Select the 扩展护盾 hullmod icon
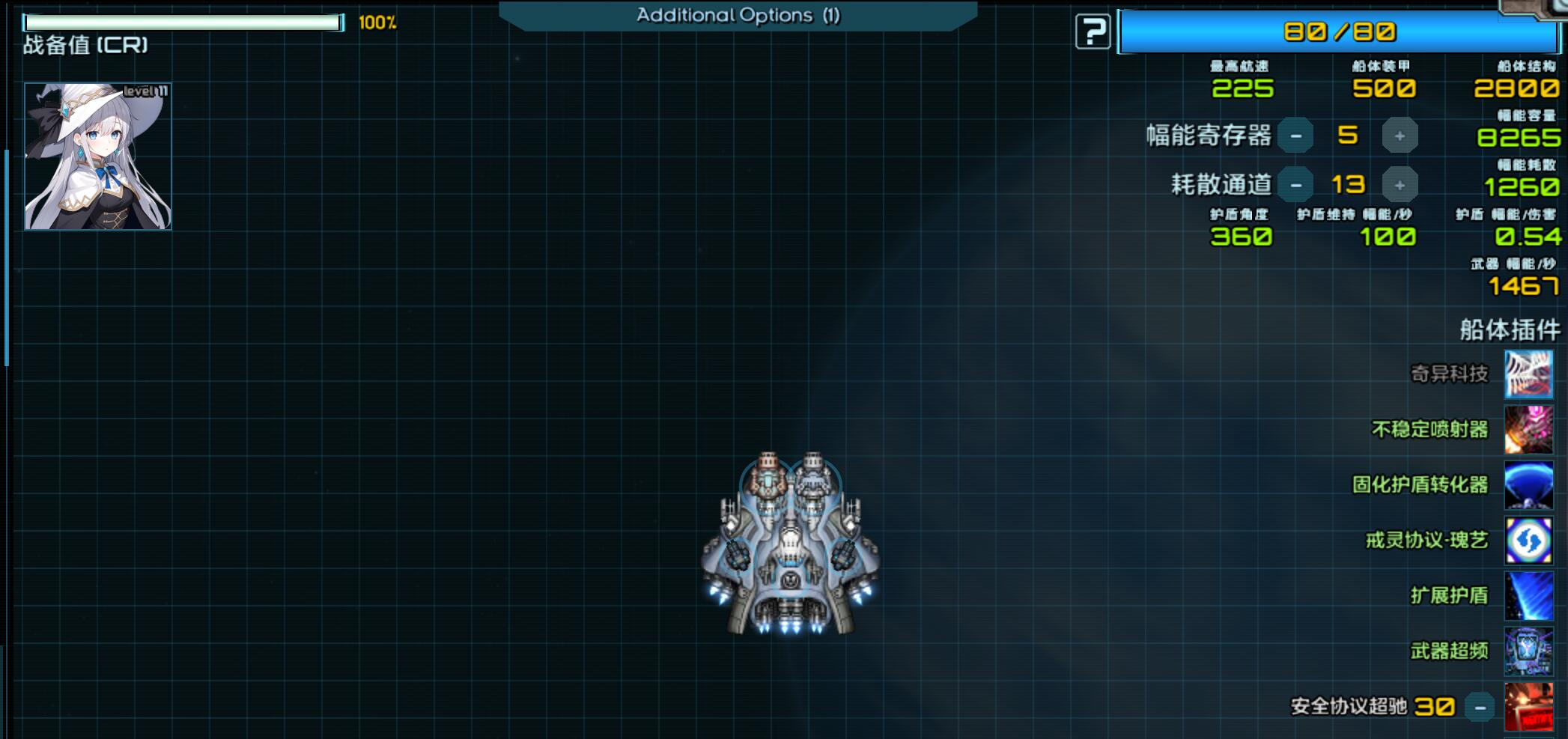Screen dimensions: 1568x739 [x=1528, y=595]
